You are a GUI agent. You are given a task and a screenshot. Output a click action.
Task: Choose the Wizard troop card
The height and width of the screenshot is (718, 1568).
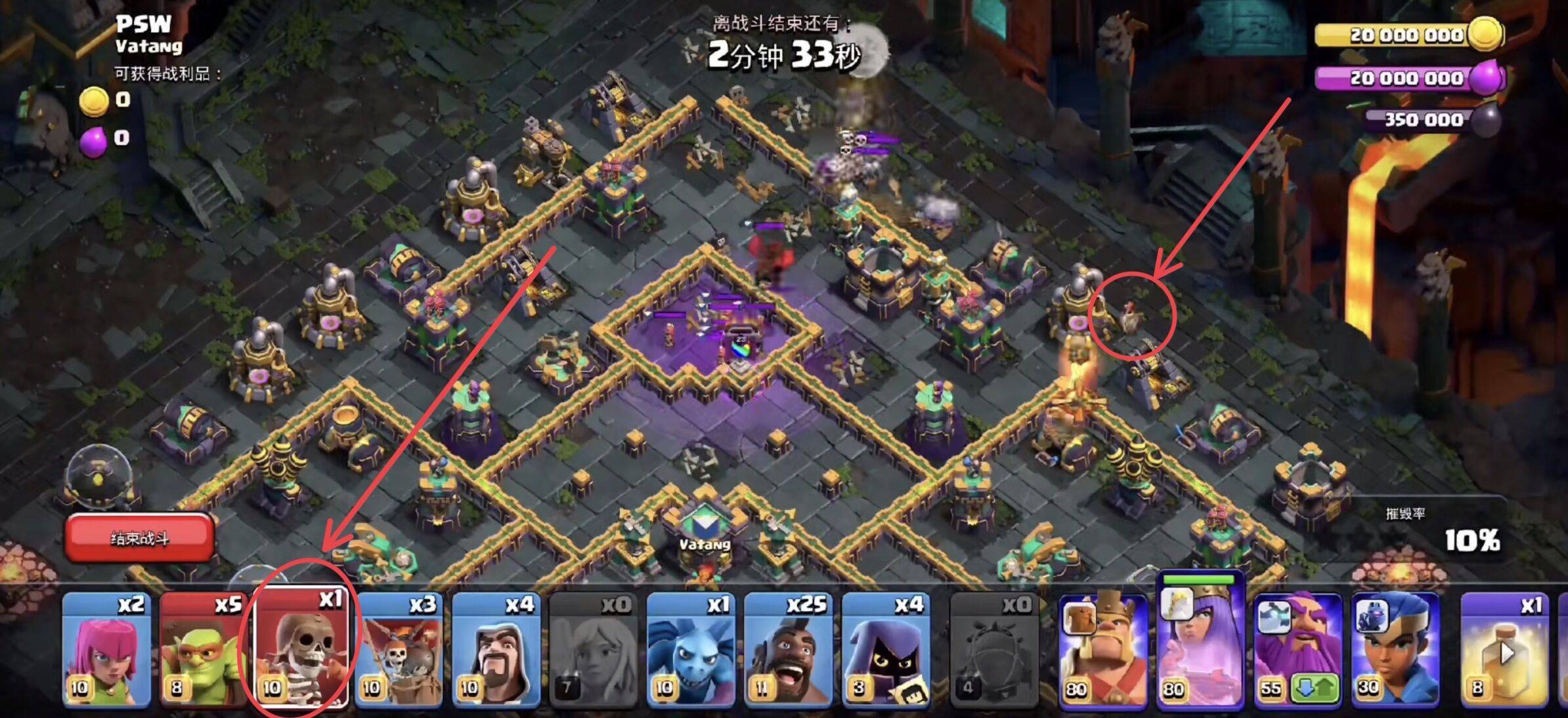pos(496,650)
